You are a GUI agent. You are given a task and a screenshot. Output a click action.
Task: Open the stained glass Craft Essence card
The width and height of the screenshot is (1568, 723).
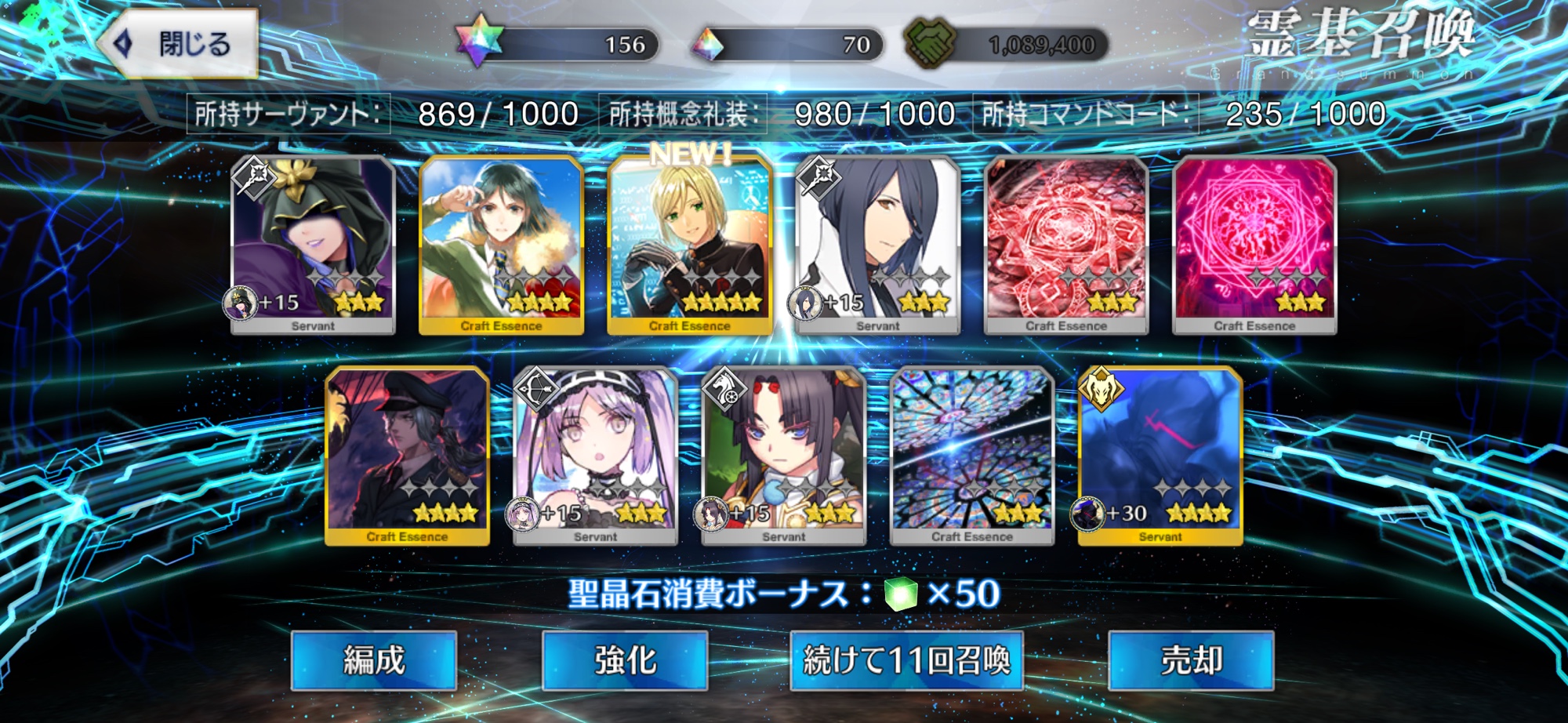[x=972, y=456]
